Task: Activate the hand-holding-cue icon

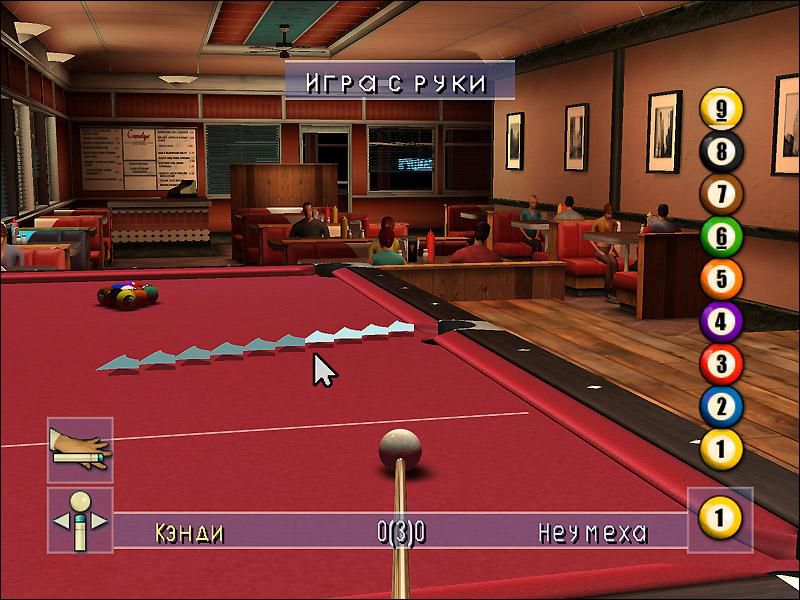Action: click(80, 450)
